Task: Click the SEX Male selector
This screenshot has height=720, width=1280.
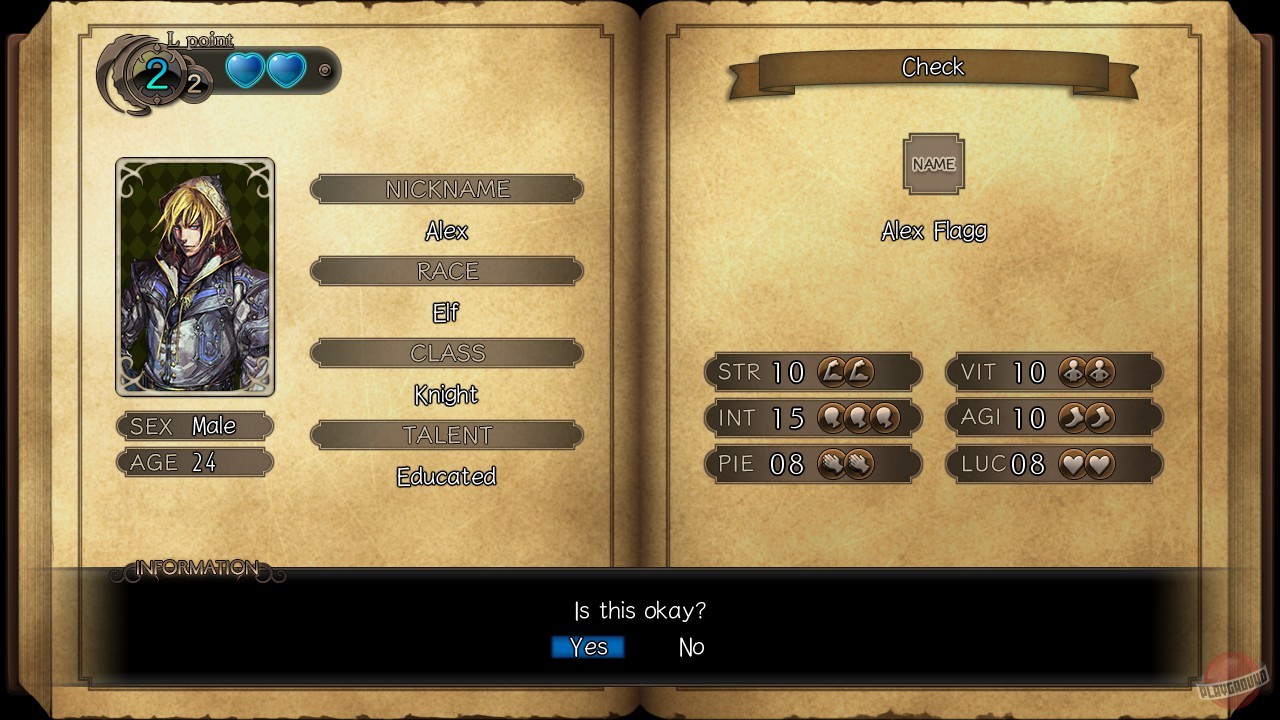Action: click(x=194, y=426)
